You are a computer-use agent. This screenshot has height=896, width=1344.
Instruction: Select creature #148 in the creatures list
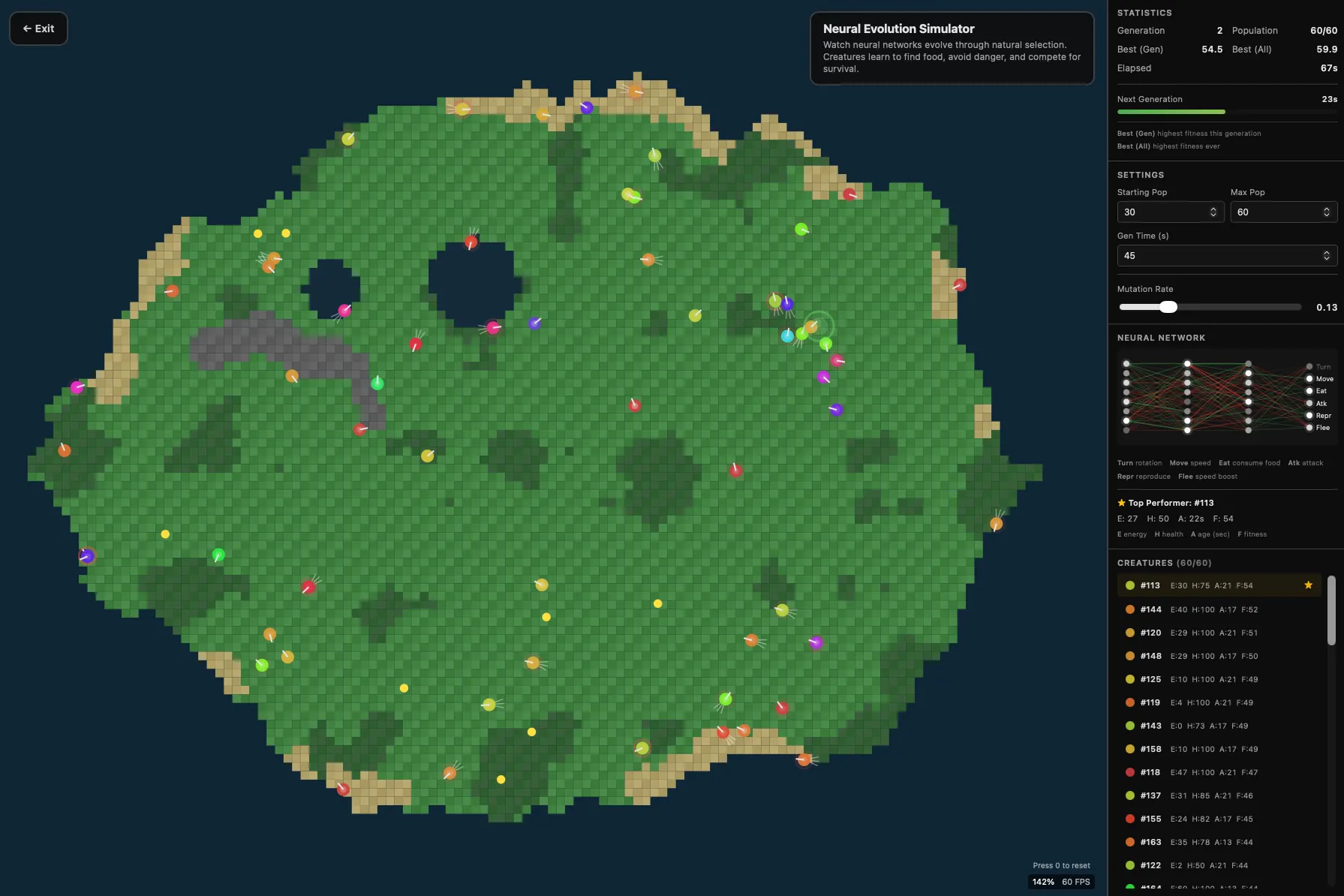(1201, 656)
